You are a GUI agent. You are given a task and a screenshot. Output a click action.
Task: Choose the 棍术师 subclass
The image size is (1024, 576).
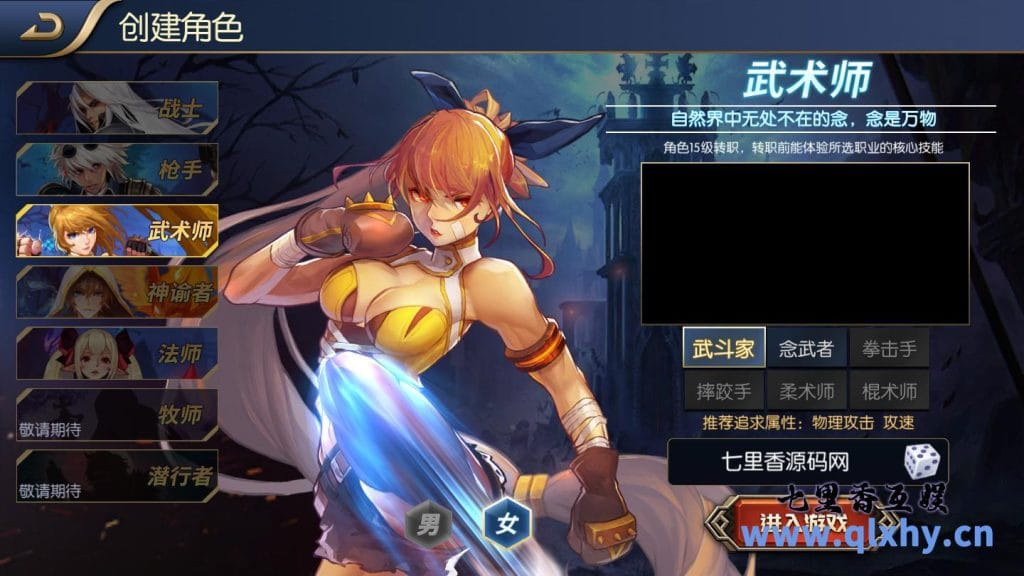point(888,390)
